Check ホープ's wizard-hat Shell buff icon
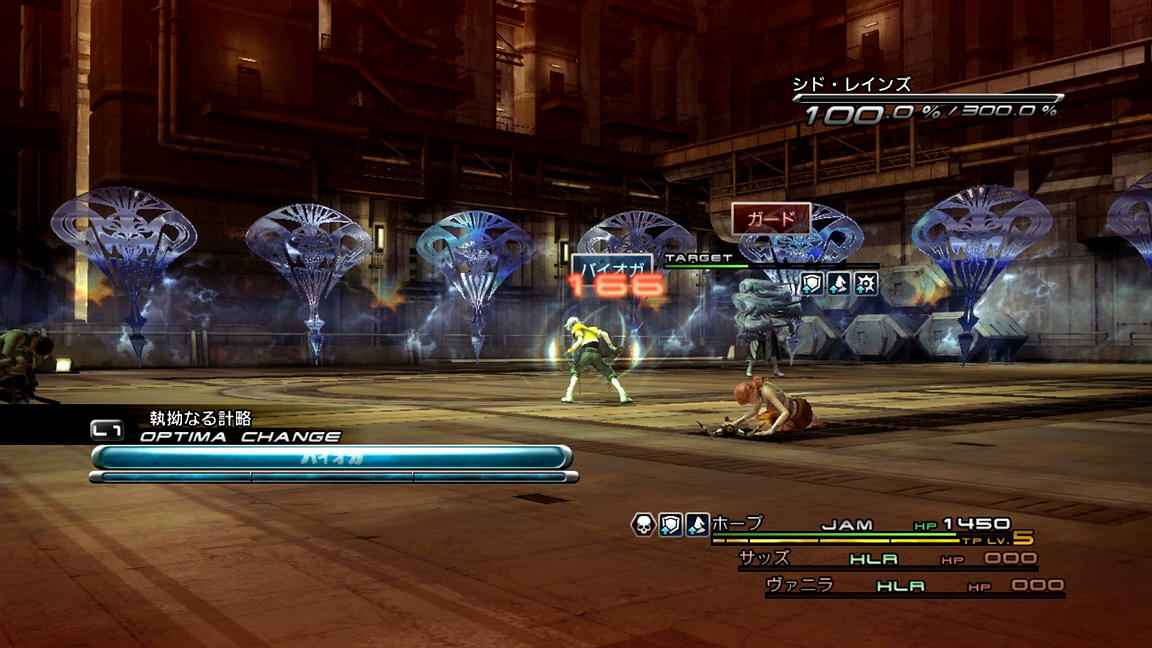Image resolution: width=1152 pixels, height=648 pixels. tap(697, 525)
